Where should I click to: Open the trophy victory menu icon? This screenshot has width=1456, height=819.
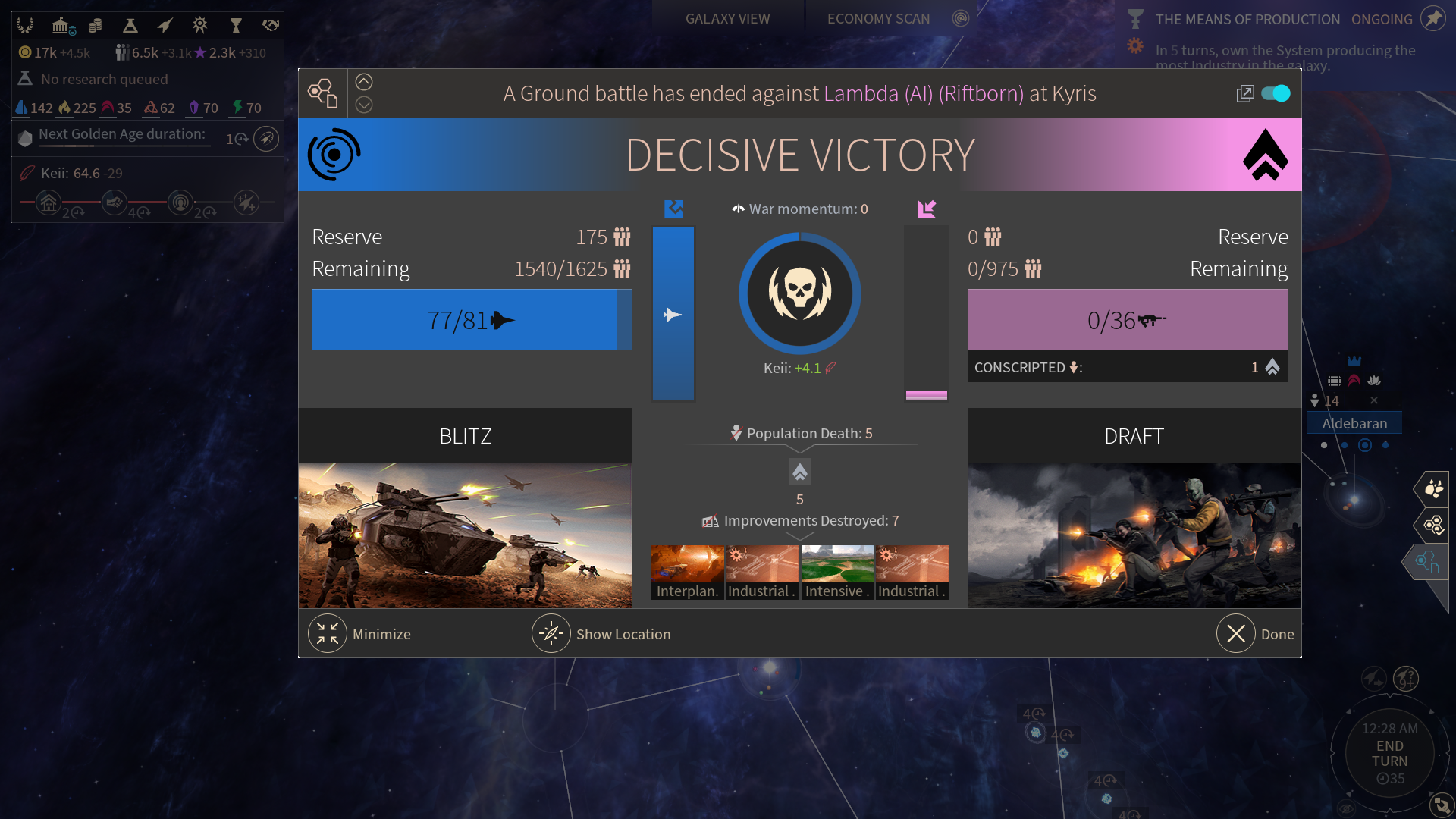point(236,26)
